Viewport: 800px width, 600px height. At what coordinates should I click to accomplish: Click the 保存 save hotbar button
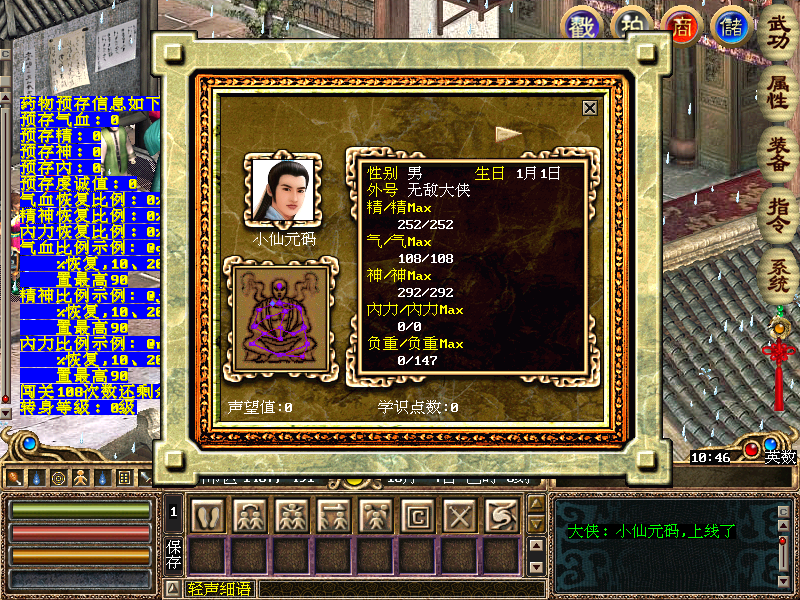pos(174,554)
